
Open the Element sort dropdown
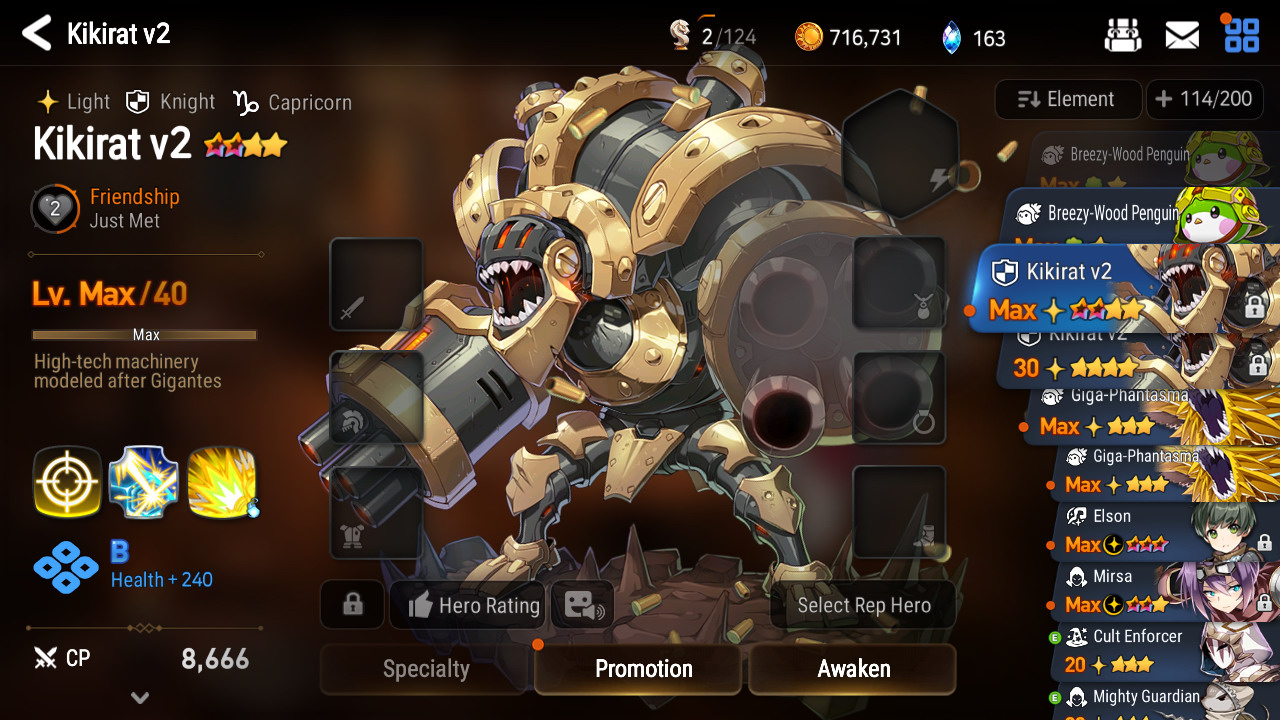click(x=1067, y=99)
